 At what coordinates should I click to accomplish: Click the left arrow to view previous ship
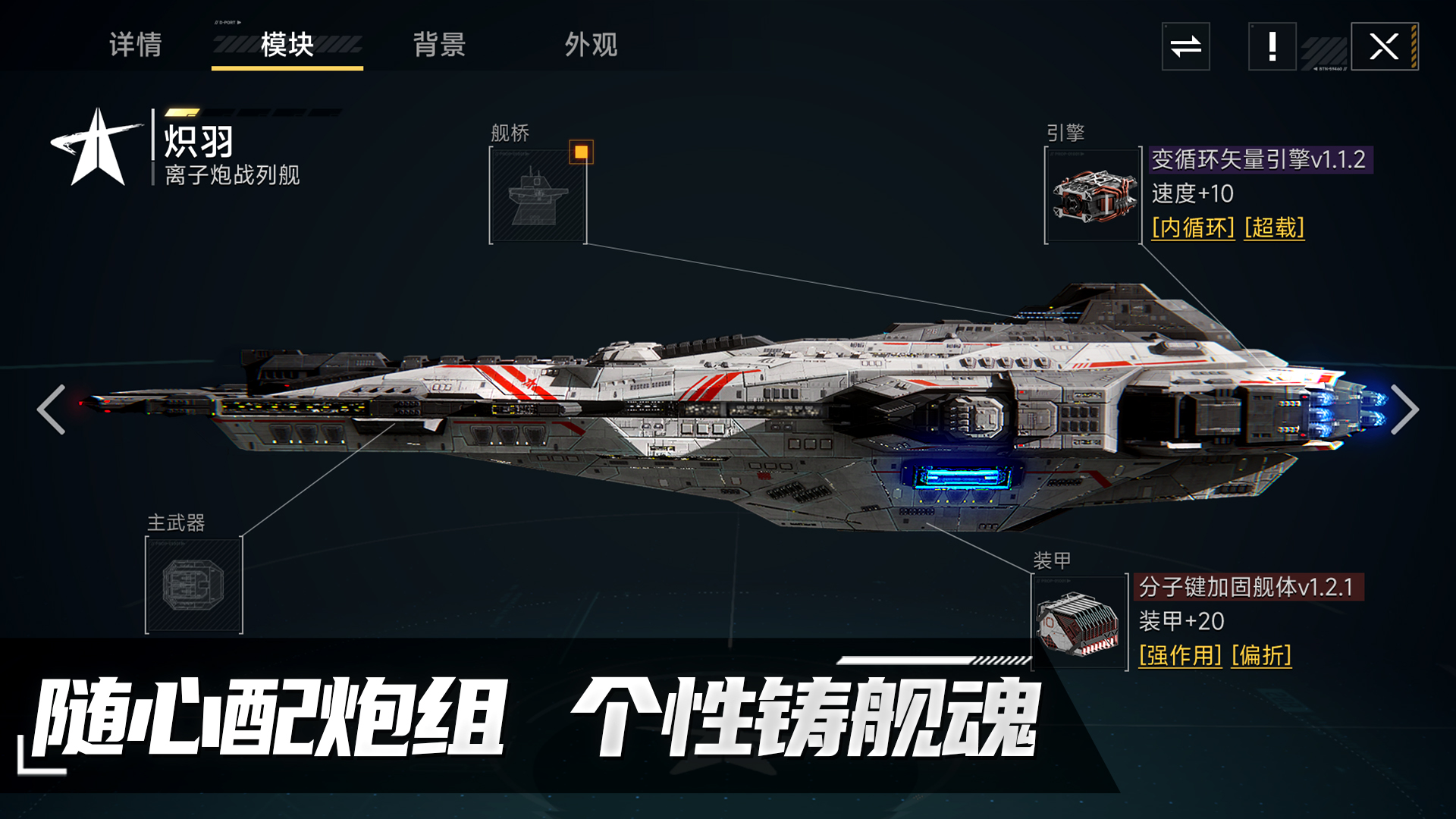[x=49, y=409]
